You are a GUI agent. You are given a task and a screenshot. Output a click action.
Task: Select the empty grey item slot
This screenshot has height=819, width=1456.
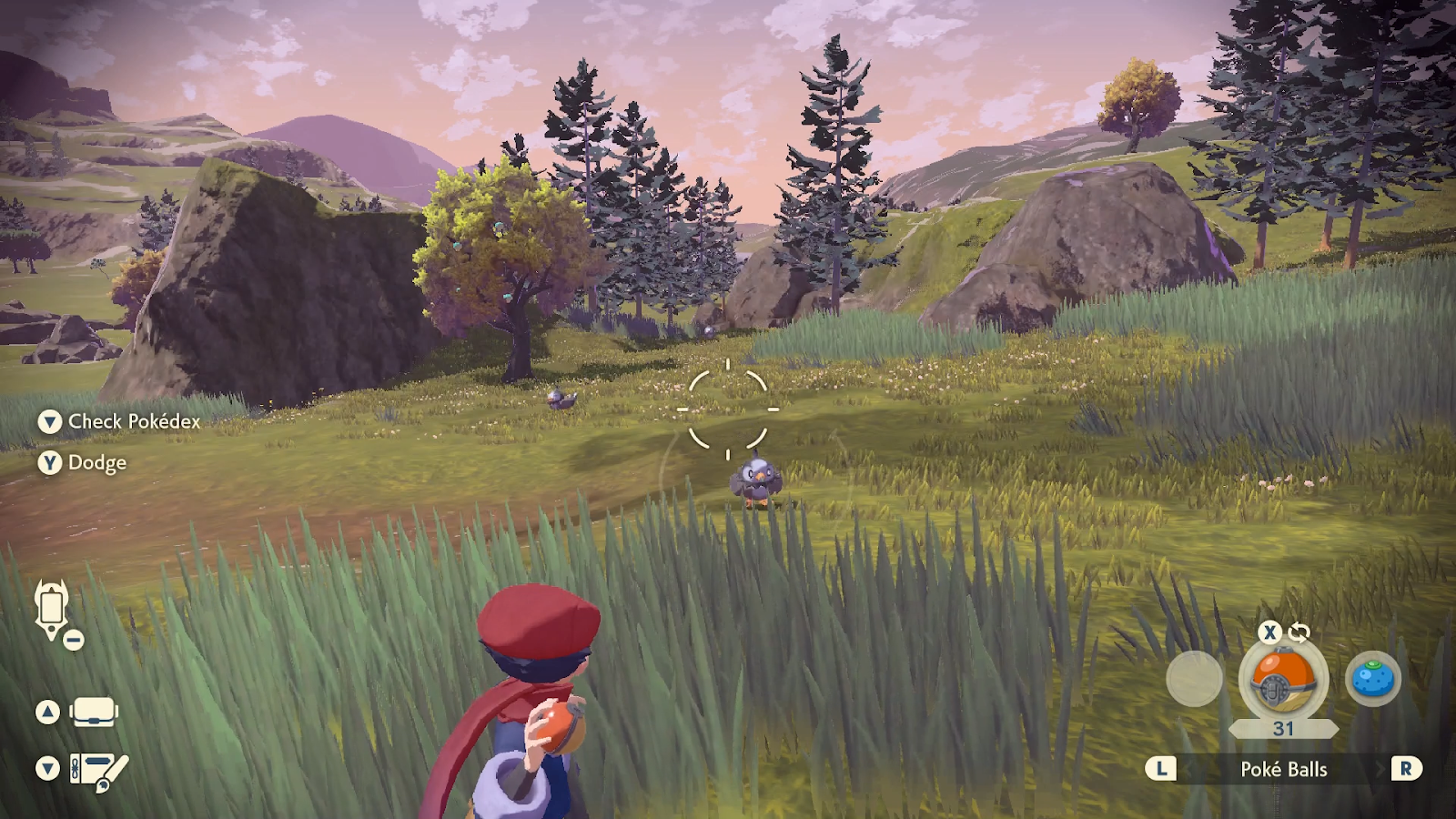[1194, 679]
